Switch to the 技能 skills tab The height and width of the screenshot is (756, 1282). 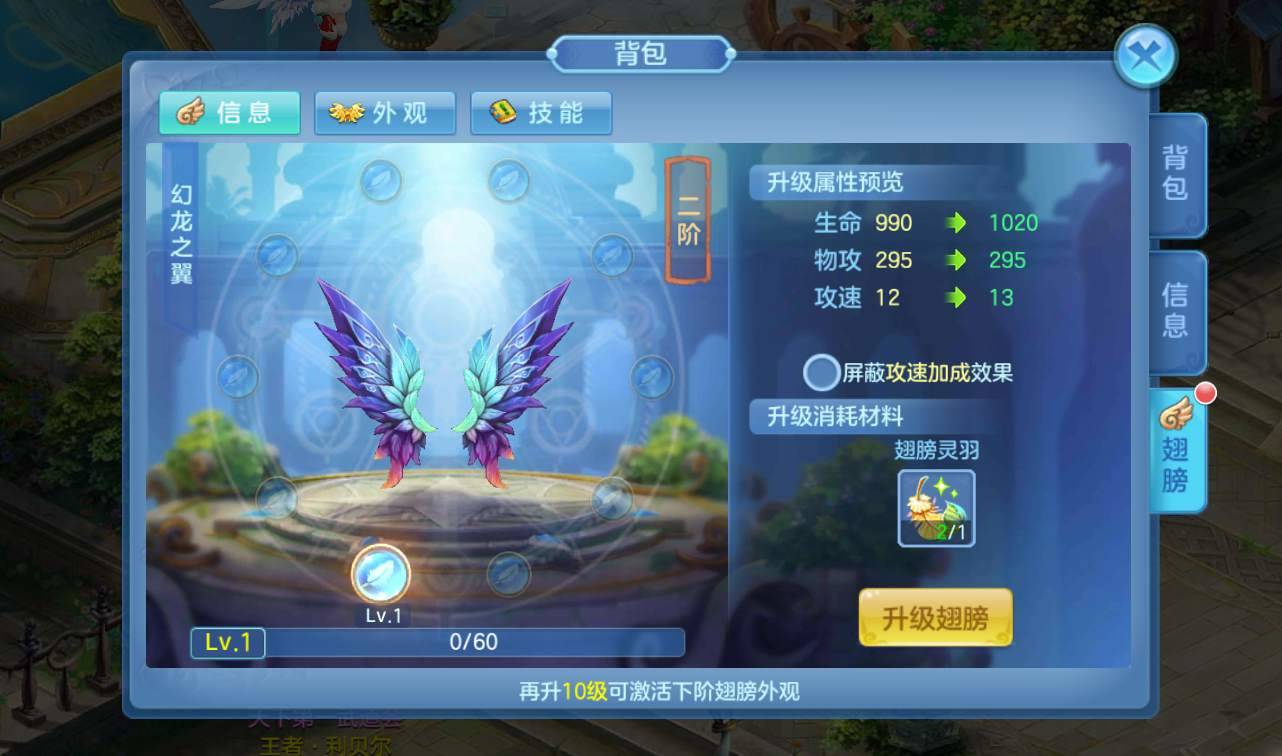[541, 113]
